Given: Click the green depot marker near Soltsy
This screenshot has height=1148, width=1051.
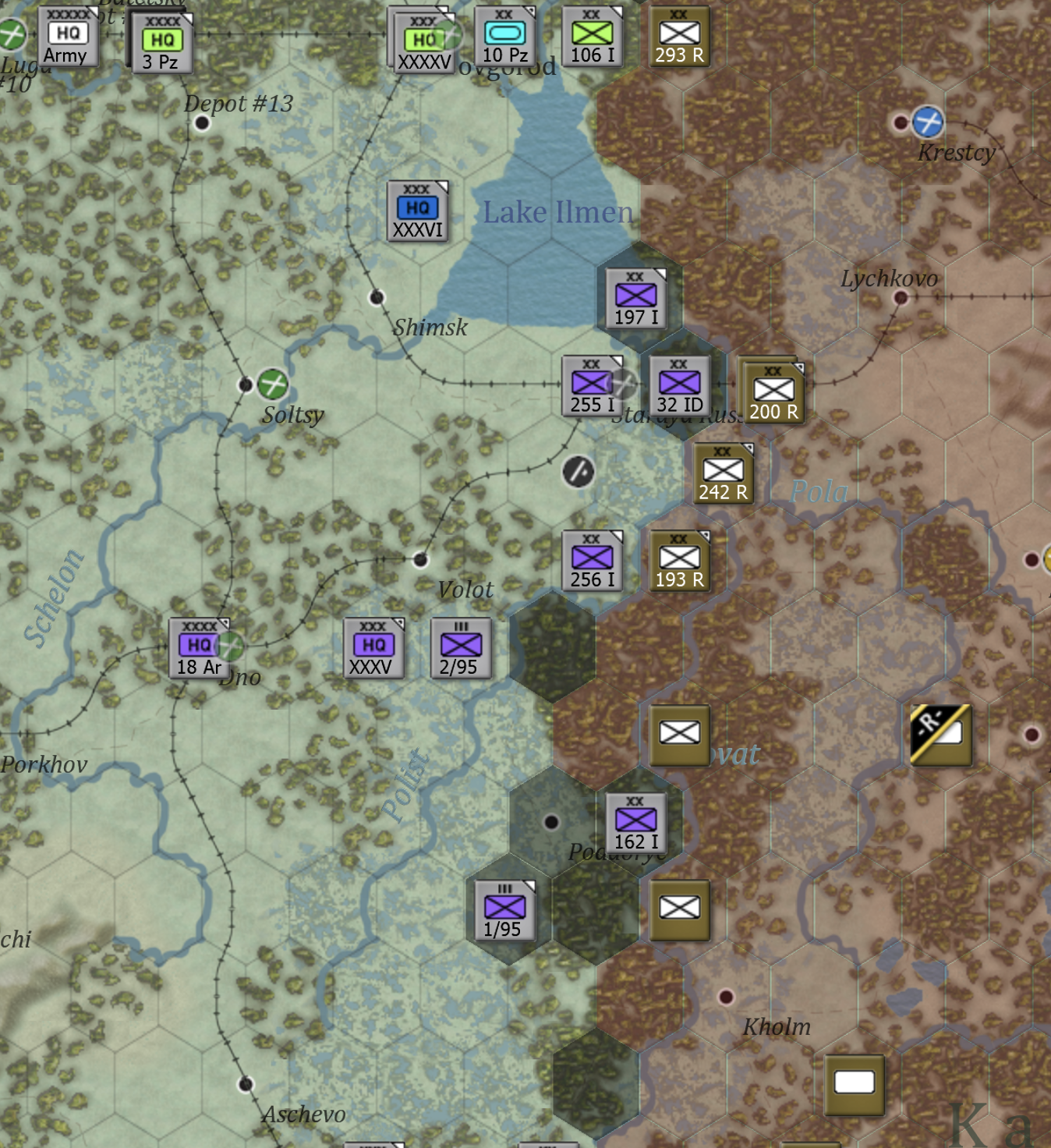Looking at the screenshot, I should [x=272, y=384].
